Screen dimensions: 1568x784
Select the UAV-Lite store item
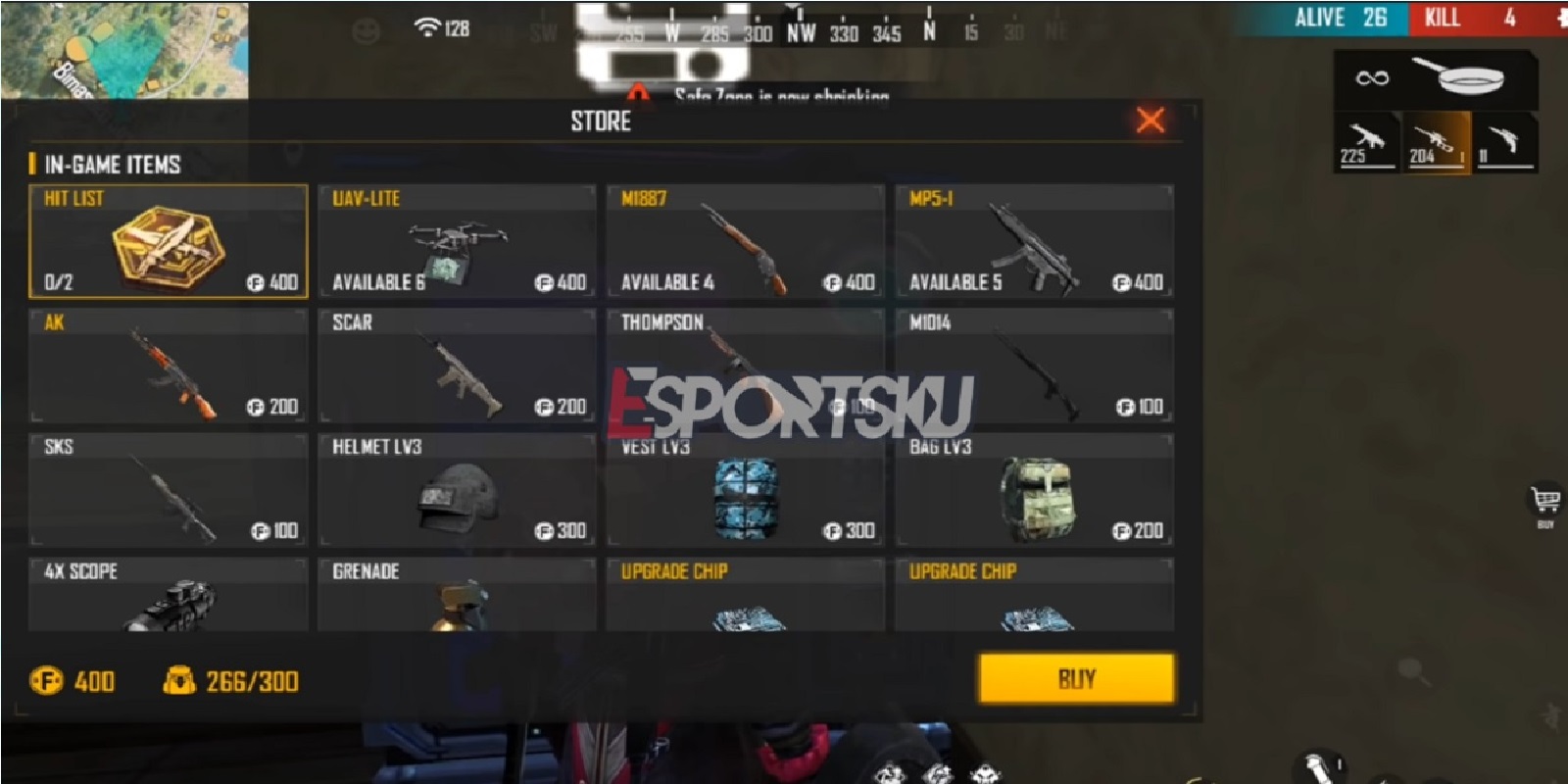(x=456, y=240)
